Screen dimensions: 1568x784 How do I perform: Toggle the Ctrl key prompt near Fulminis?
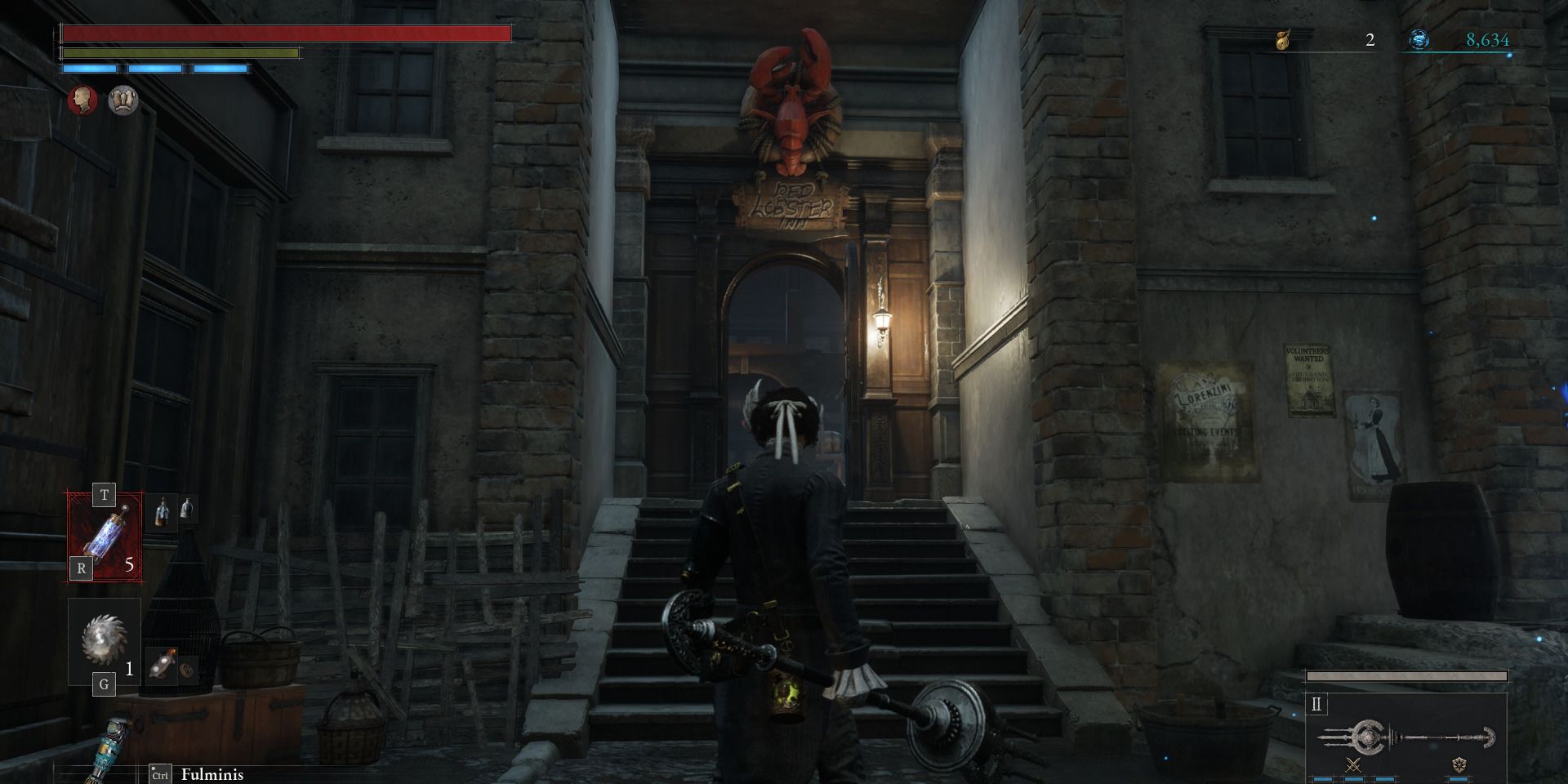[160, 773]
